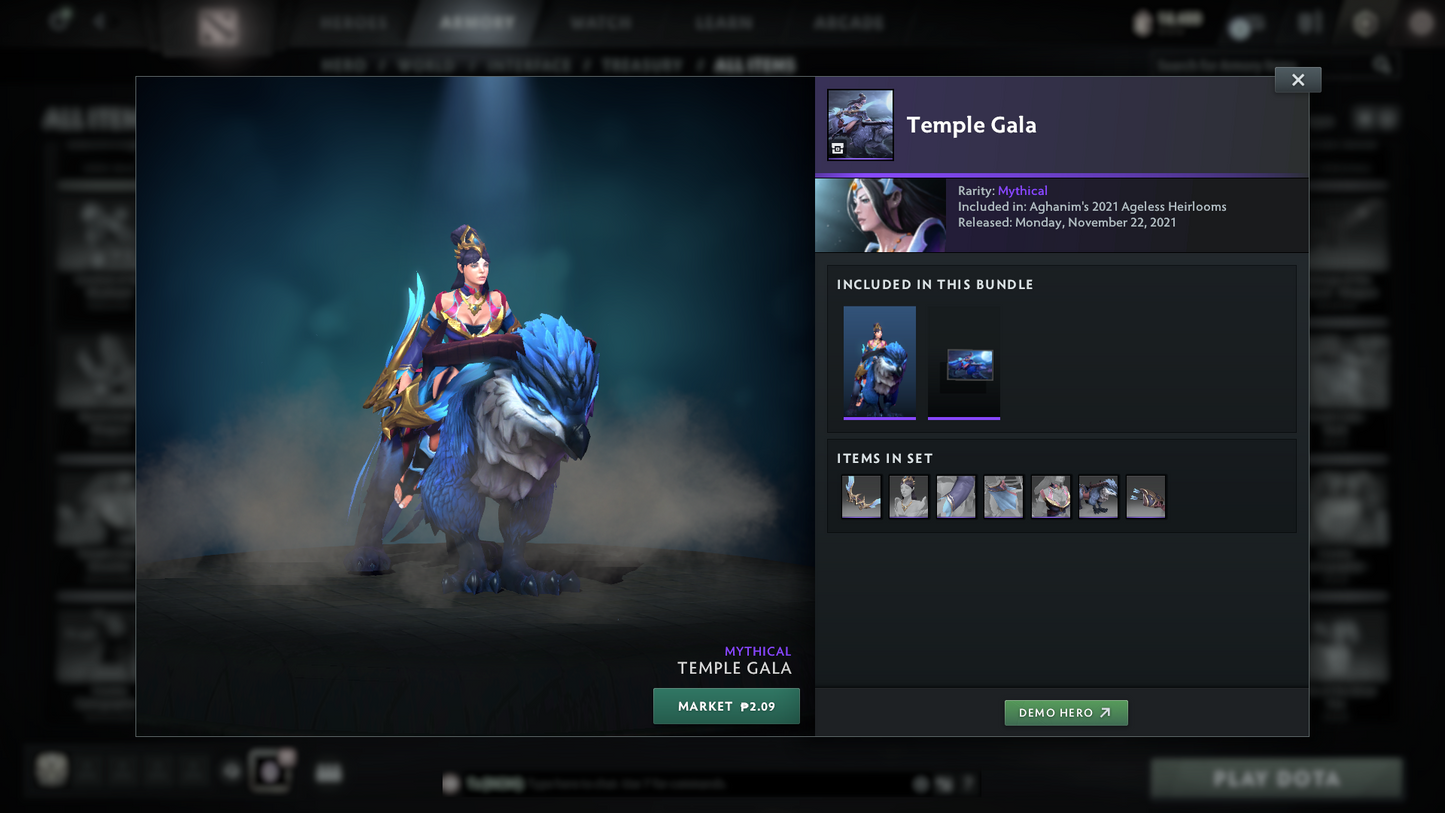Click the magnifying glass in the search bar
1445x813 pixels.
[x=1381, y=63]
